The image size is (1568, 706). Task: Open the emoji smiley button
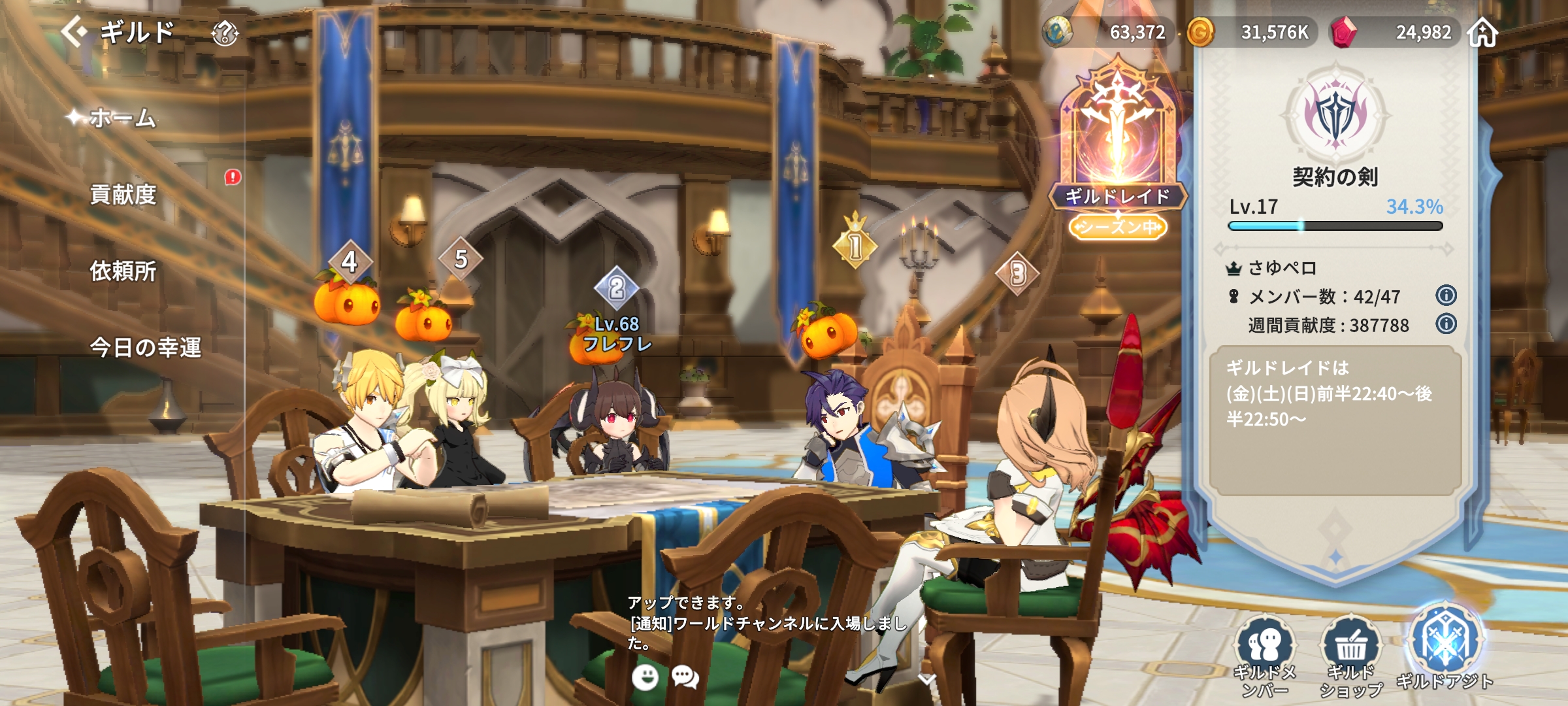645,677
